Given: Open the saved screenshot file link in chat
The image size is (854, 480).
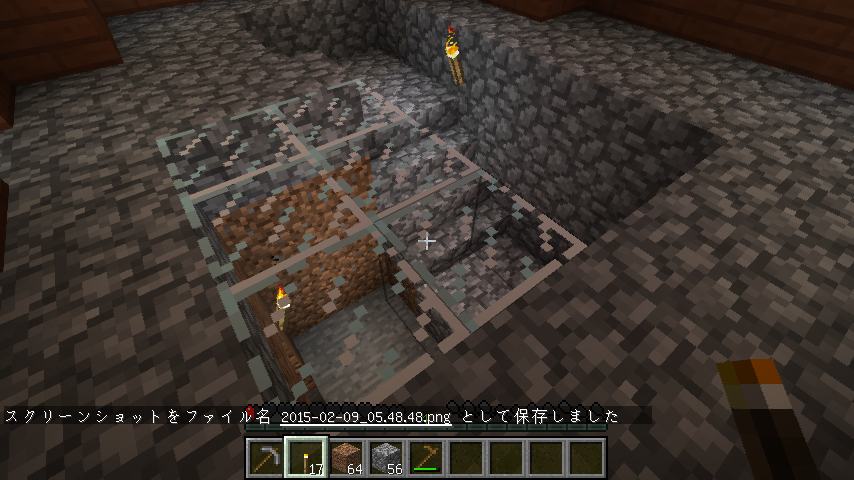Looking at the screenshot, I should point(366,416).
